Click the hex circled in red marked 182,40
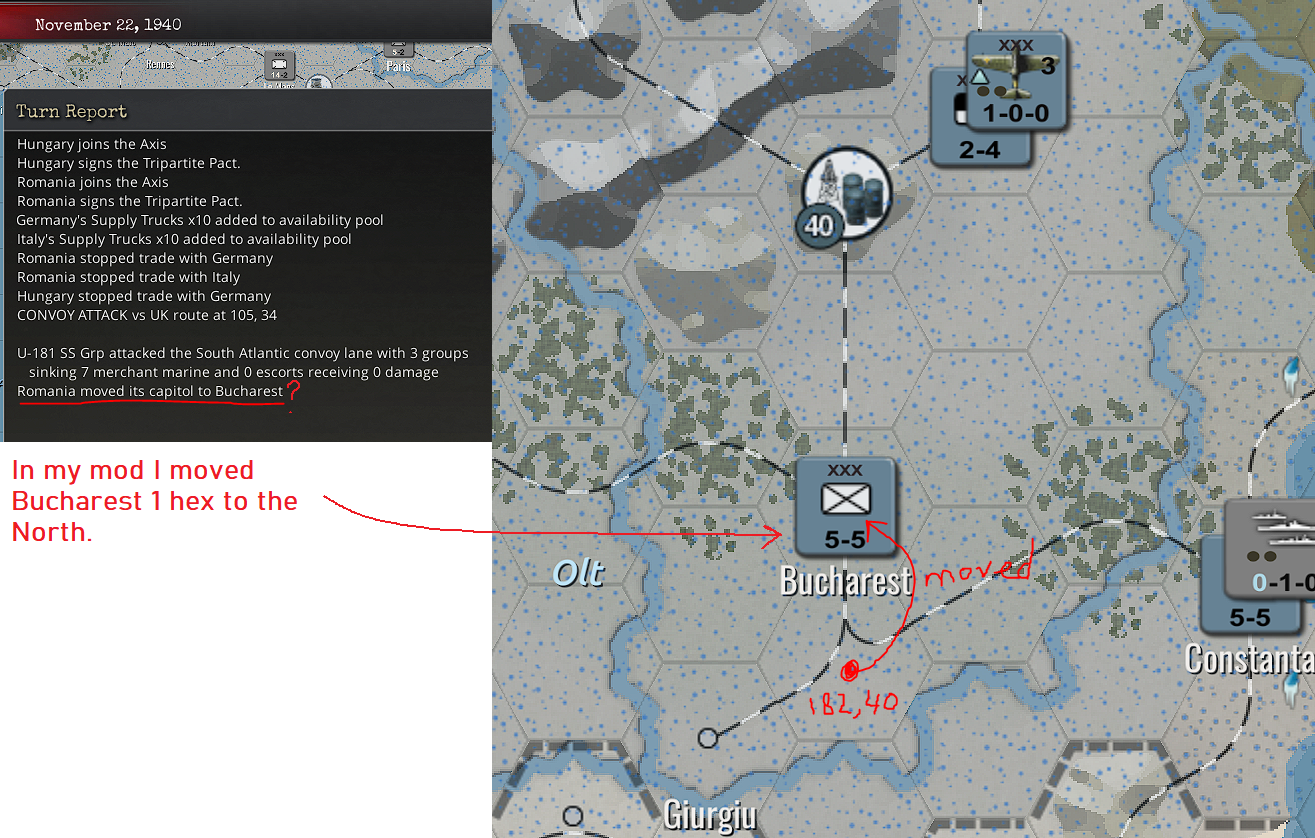The width and height of the screenshot is (1315, 838). [x=849, y=672]
